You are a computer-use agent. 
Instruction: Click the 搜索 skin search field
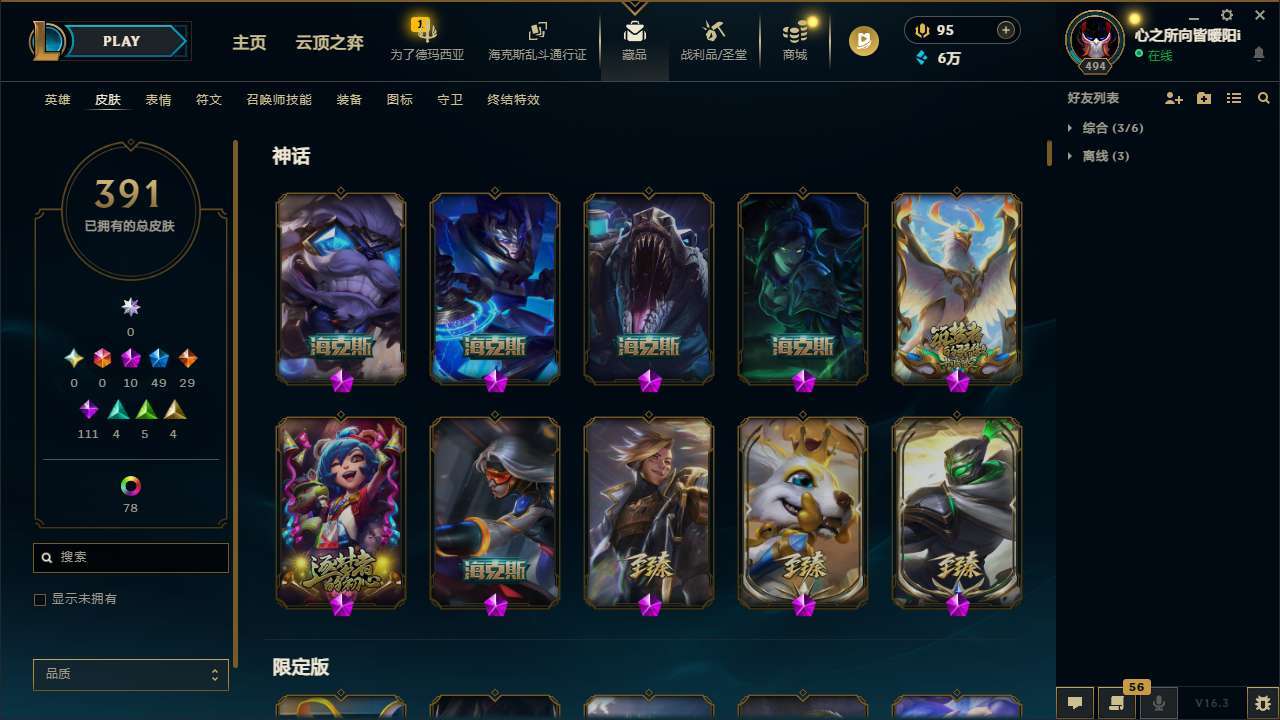pos(130,557)
